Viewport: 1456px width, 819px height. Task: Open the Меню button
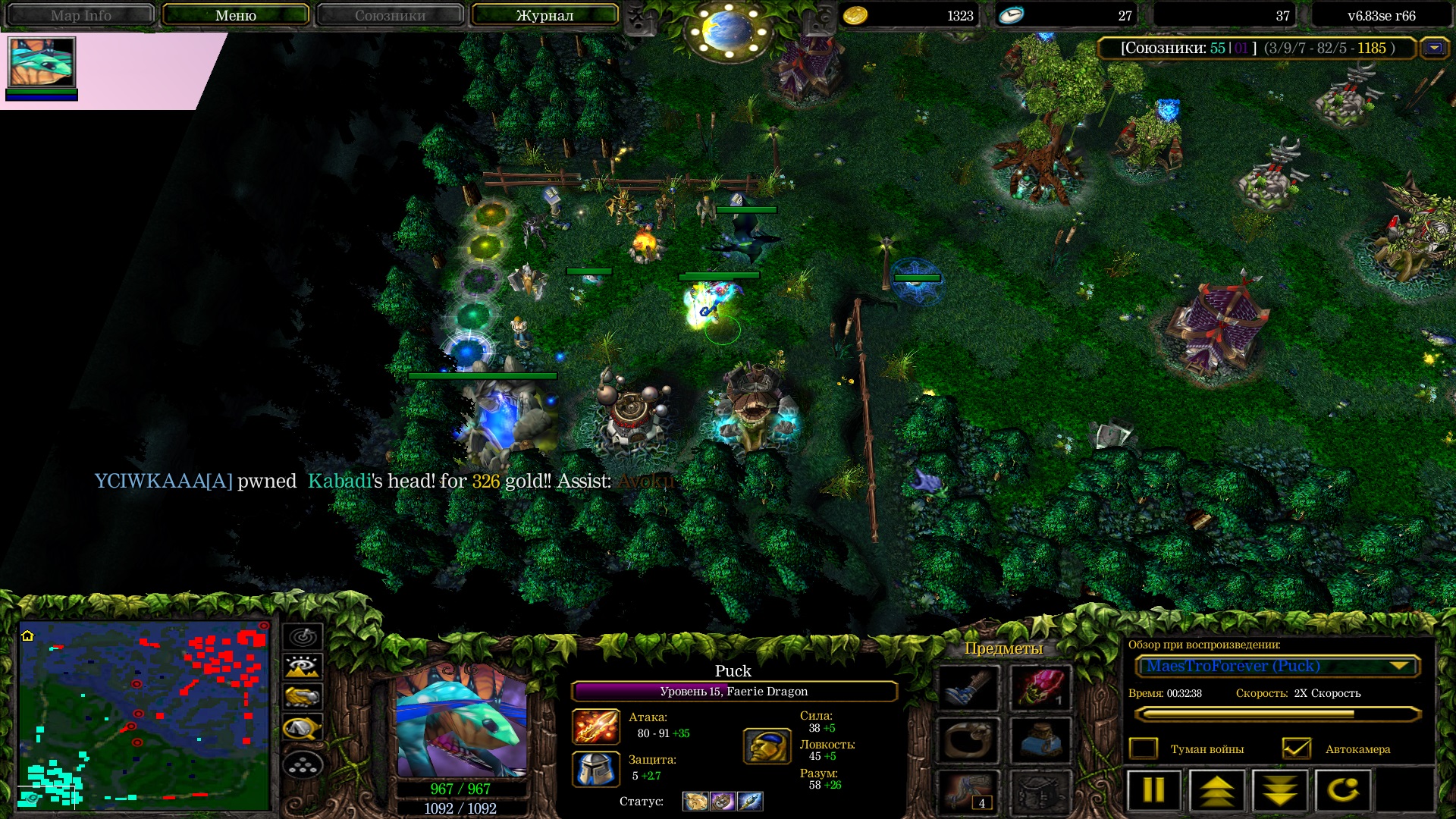[x=235, y=15]
